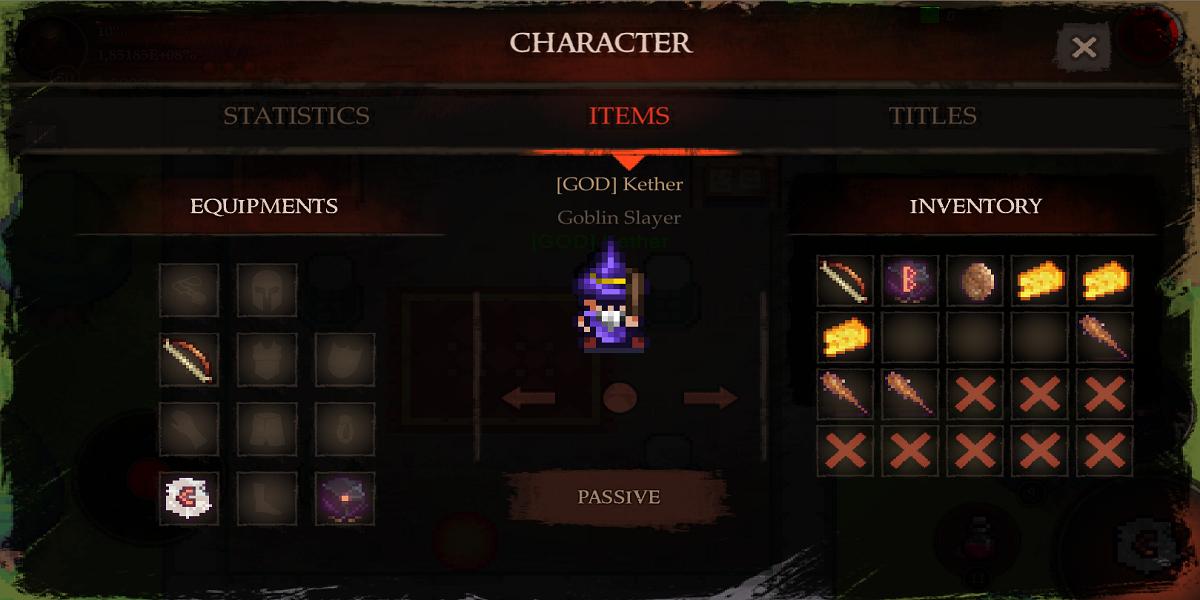Select the empty gloves equipment slot
This screenshot has height=600, width=1200.
(x=189, y=429)
